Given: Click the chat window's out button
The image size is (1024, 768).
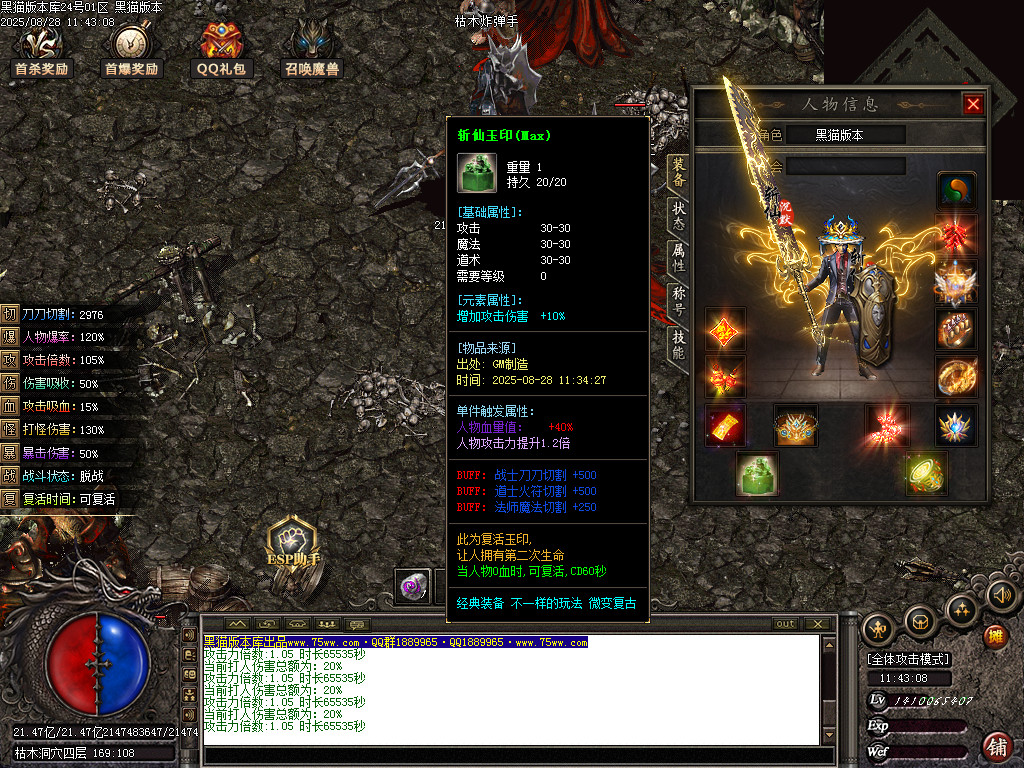Looking at the screenshot, I should point(786,624).
